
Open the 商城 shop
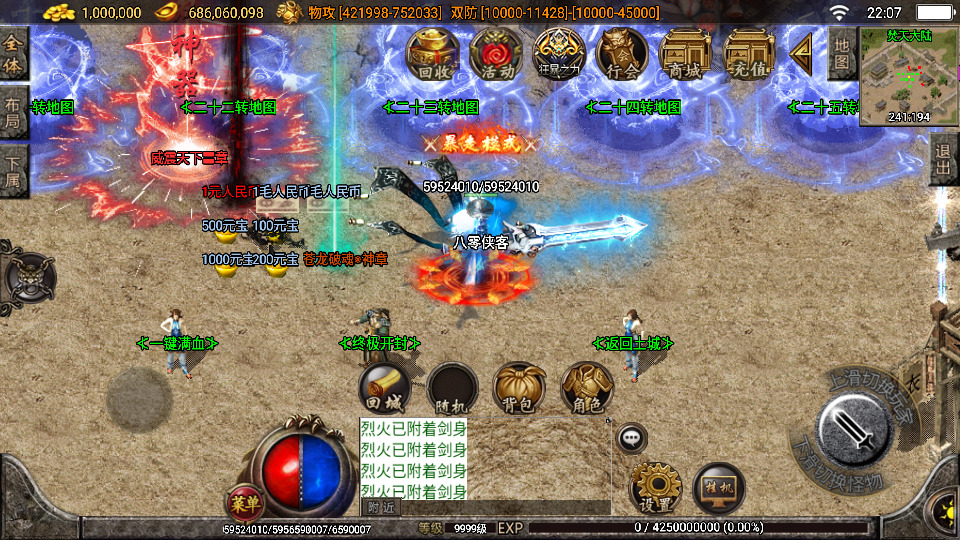pos(684,54)
